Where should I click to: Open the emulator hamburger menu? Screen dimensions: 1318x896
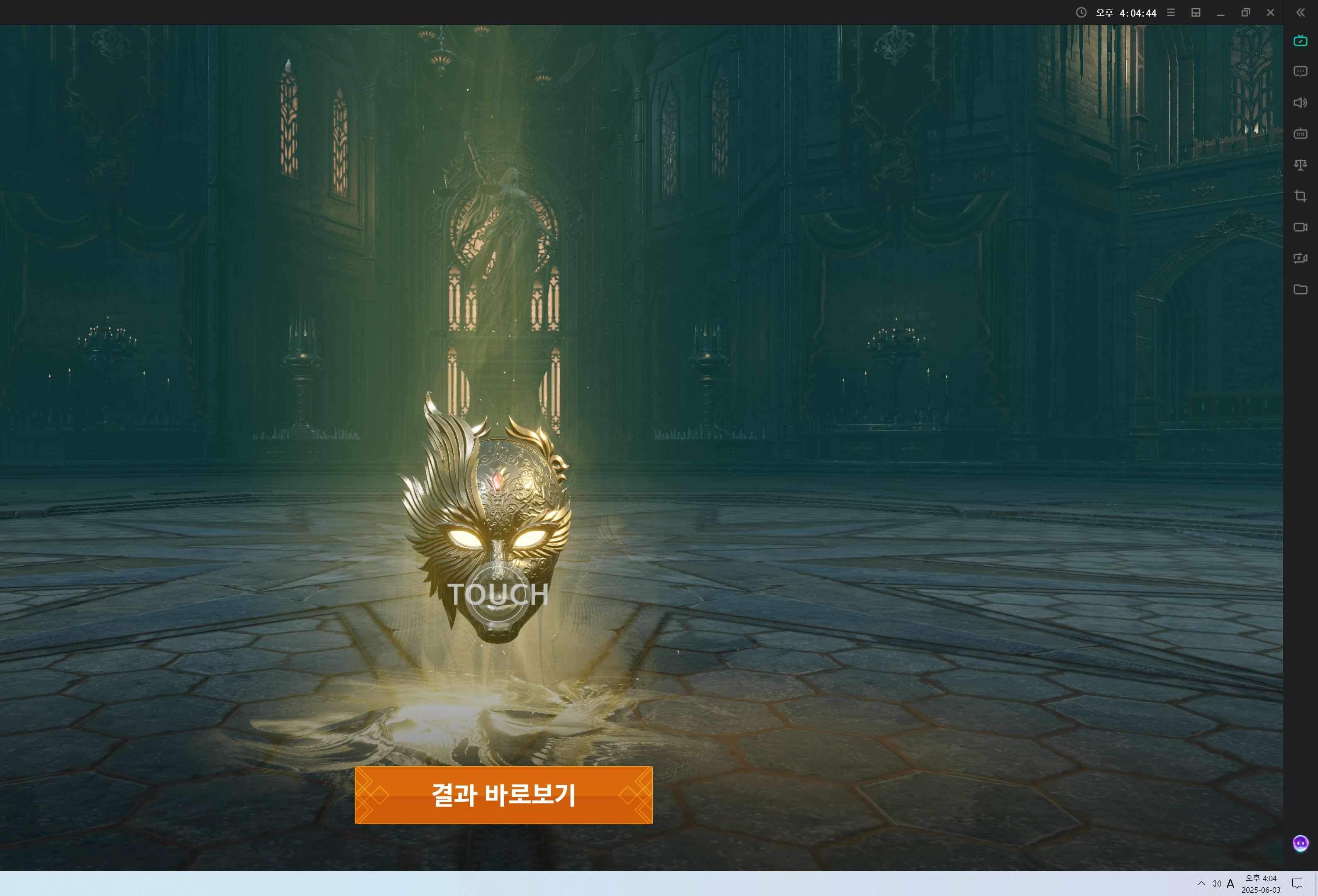pyautogui.click(x=1171, y=12)
